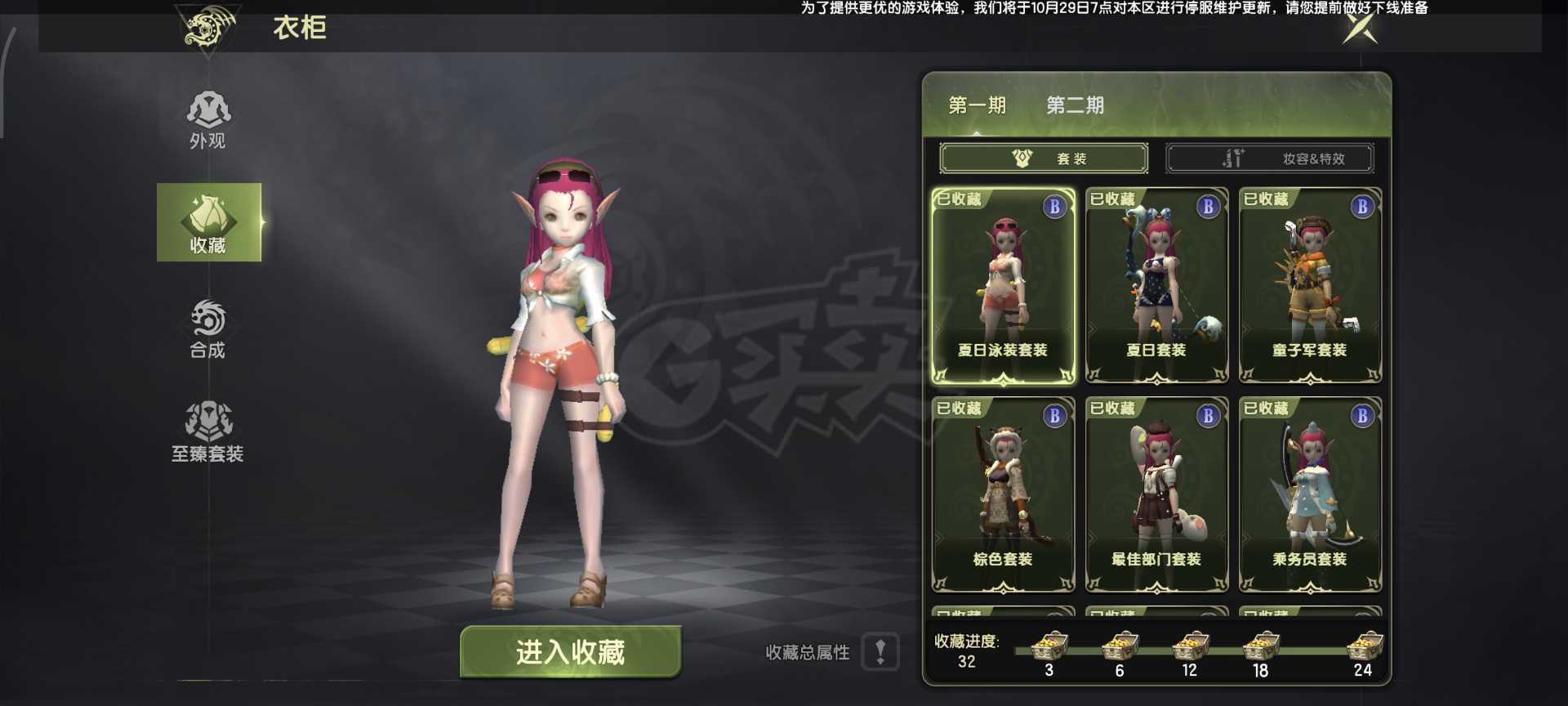Screen dimensions: 1568x706
Task: Select the 童子军套装 outfit card
Action: (1310, 286)
